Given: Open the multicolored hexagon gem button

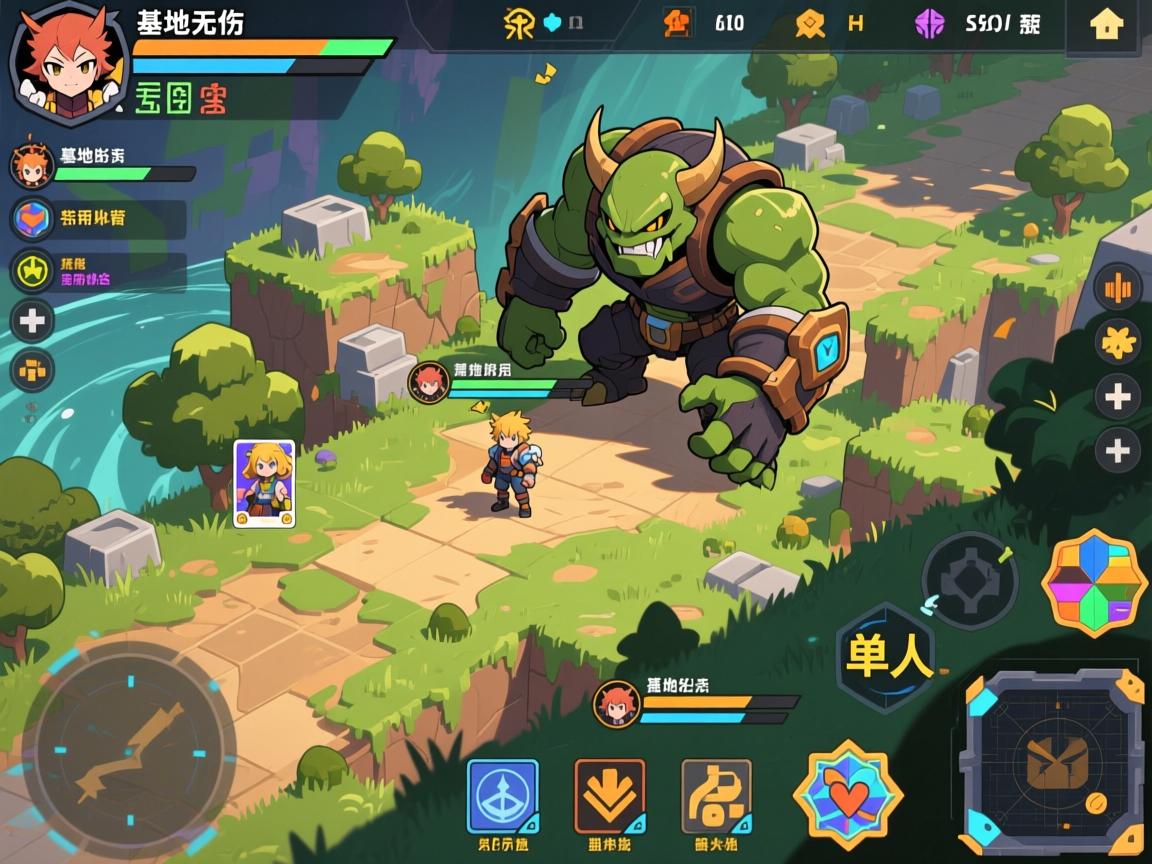Looking at the screenshot, I should (x=1094, y=583).
